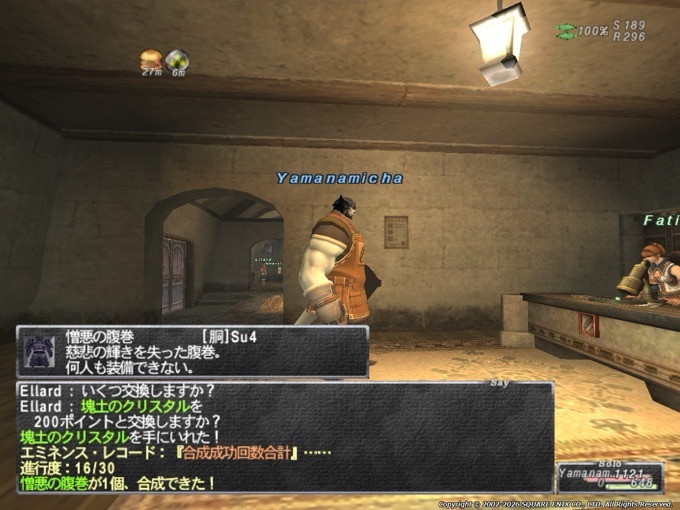Click the armor icon in item description
Image resolution: width=680 pixels, height=510 pixels.
coord(39,351)
